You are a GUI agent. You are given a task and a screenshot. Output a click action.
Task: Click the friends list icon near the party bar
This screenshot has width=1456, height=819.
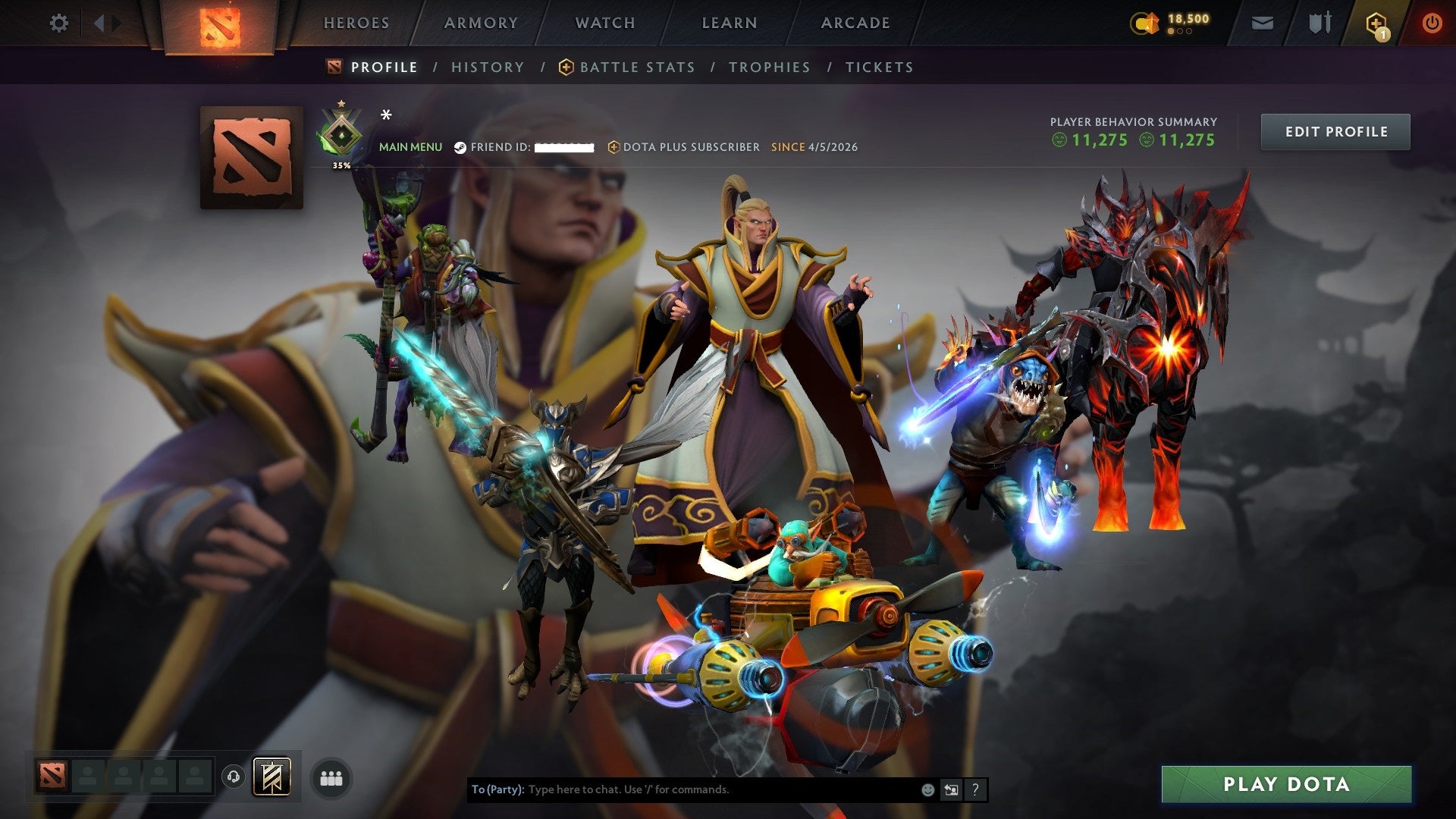331,777
